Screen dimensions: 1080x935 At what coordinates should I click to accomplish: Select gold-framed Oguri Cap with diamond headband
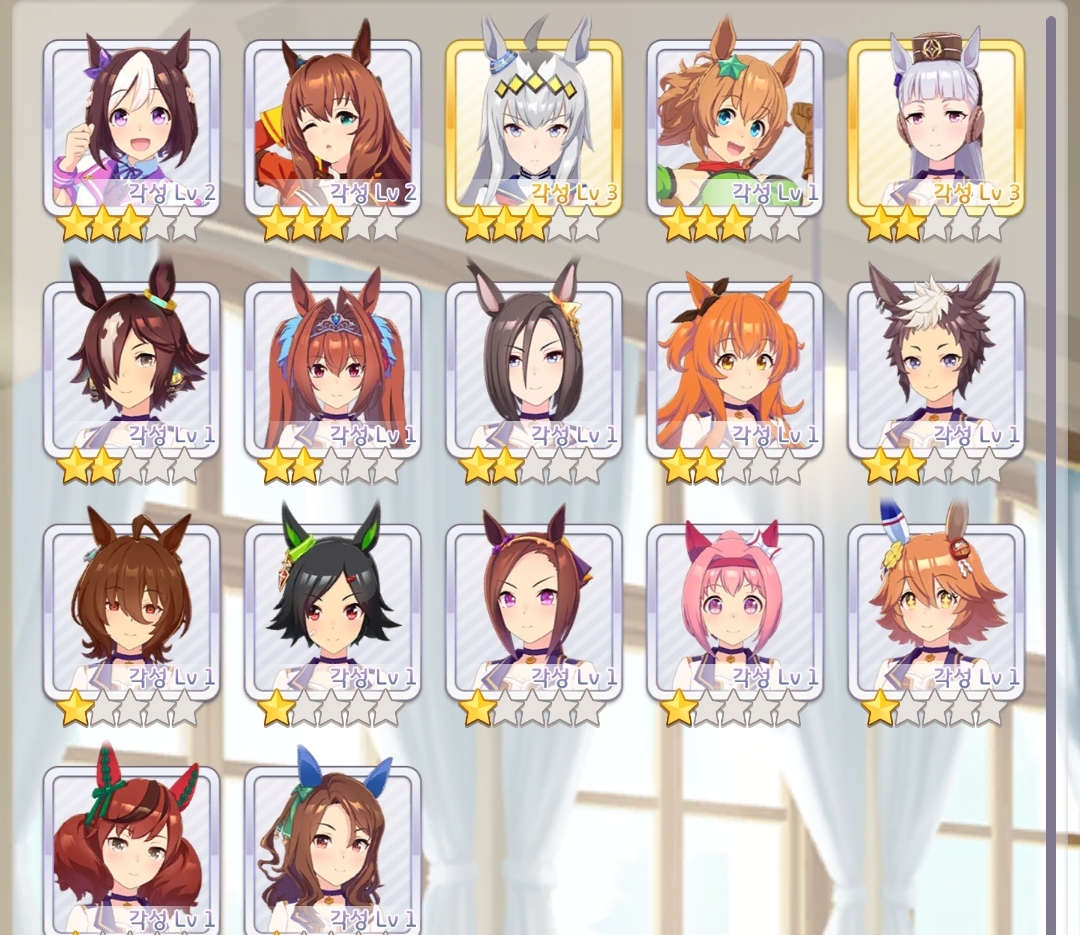click(x=534, y=127)
